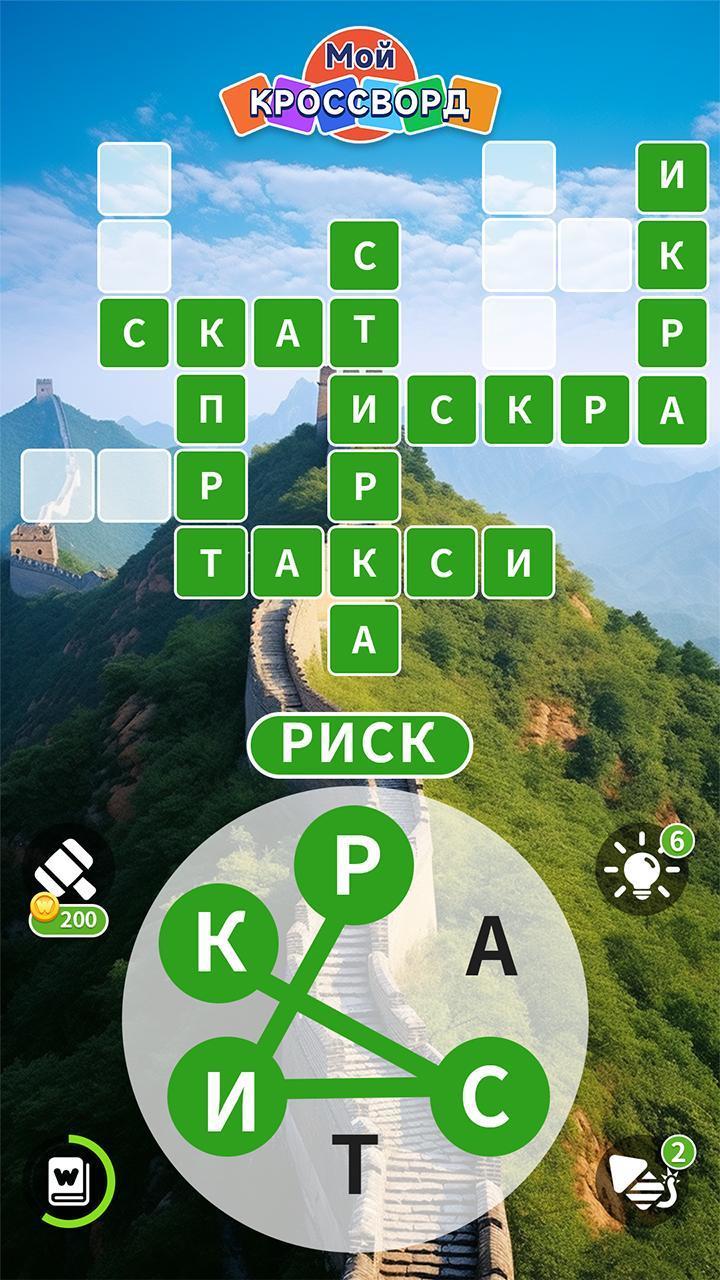This screenshot has width=720, height=1280.
Task: Select the letter А in the wheel
Action: click(x=492, y=947)
